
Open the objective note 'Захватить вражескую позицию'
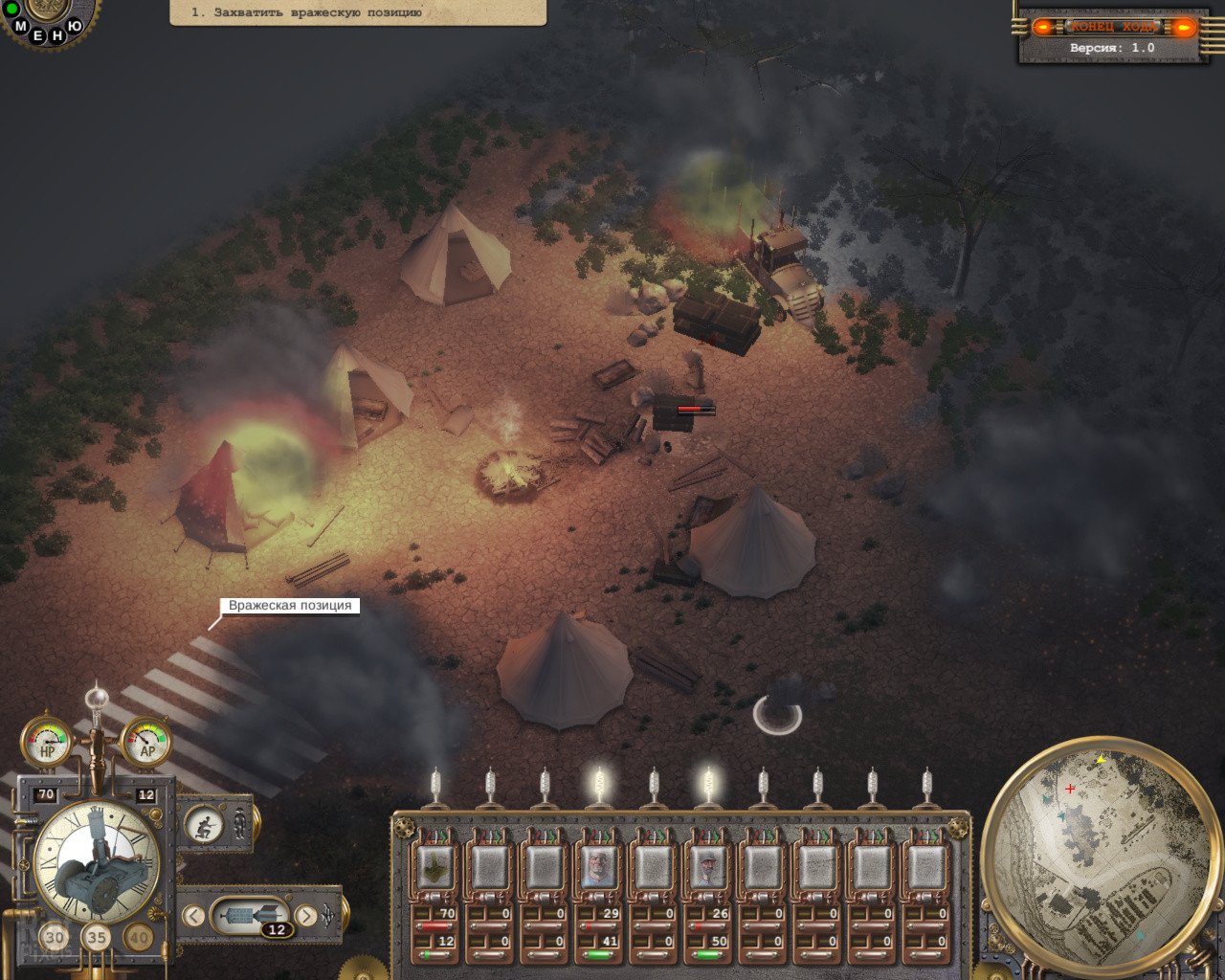(x=357, y=12)
